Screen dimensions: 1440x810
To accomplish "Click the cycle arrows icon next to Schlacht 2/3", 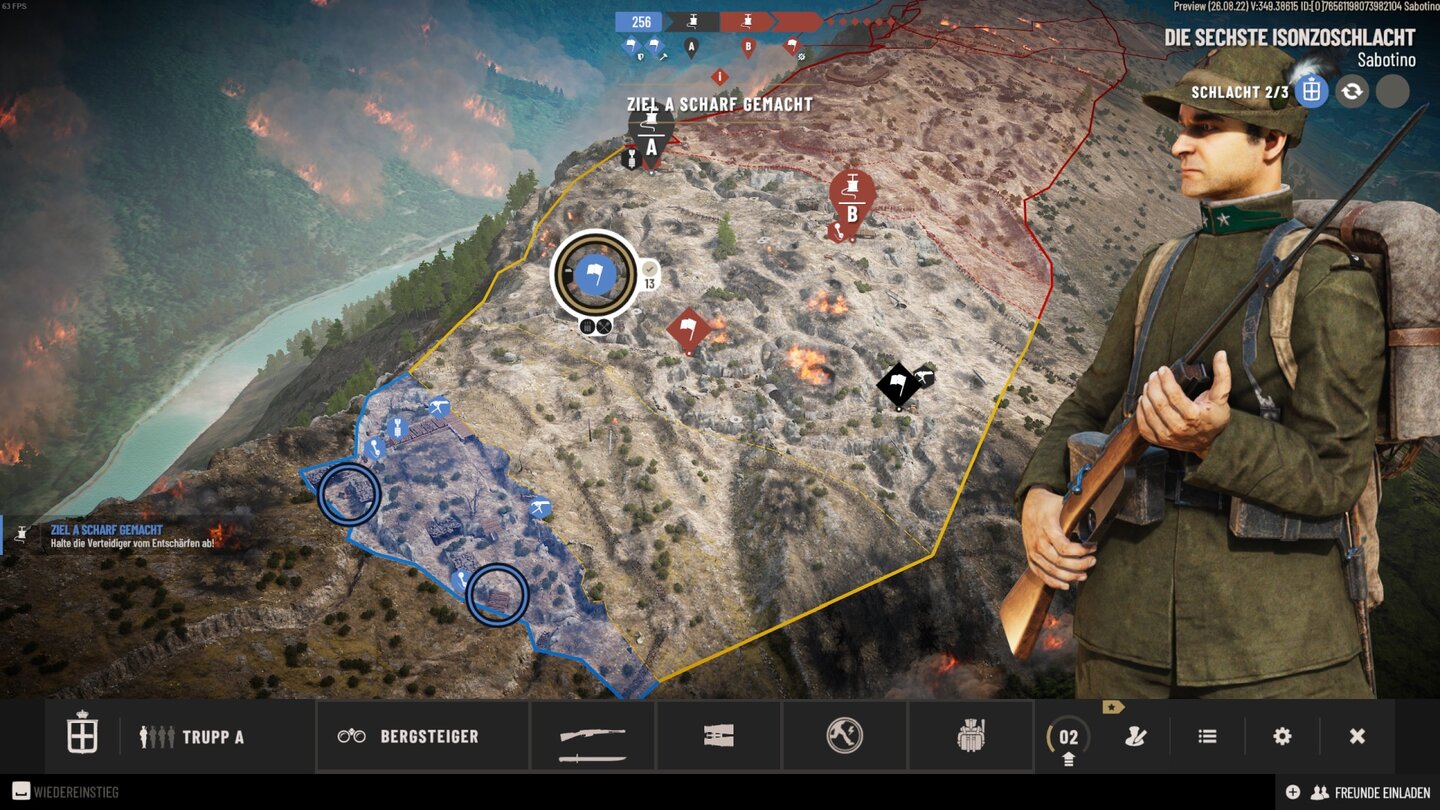I will [1351, 91].
